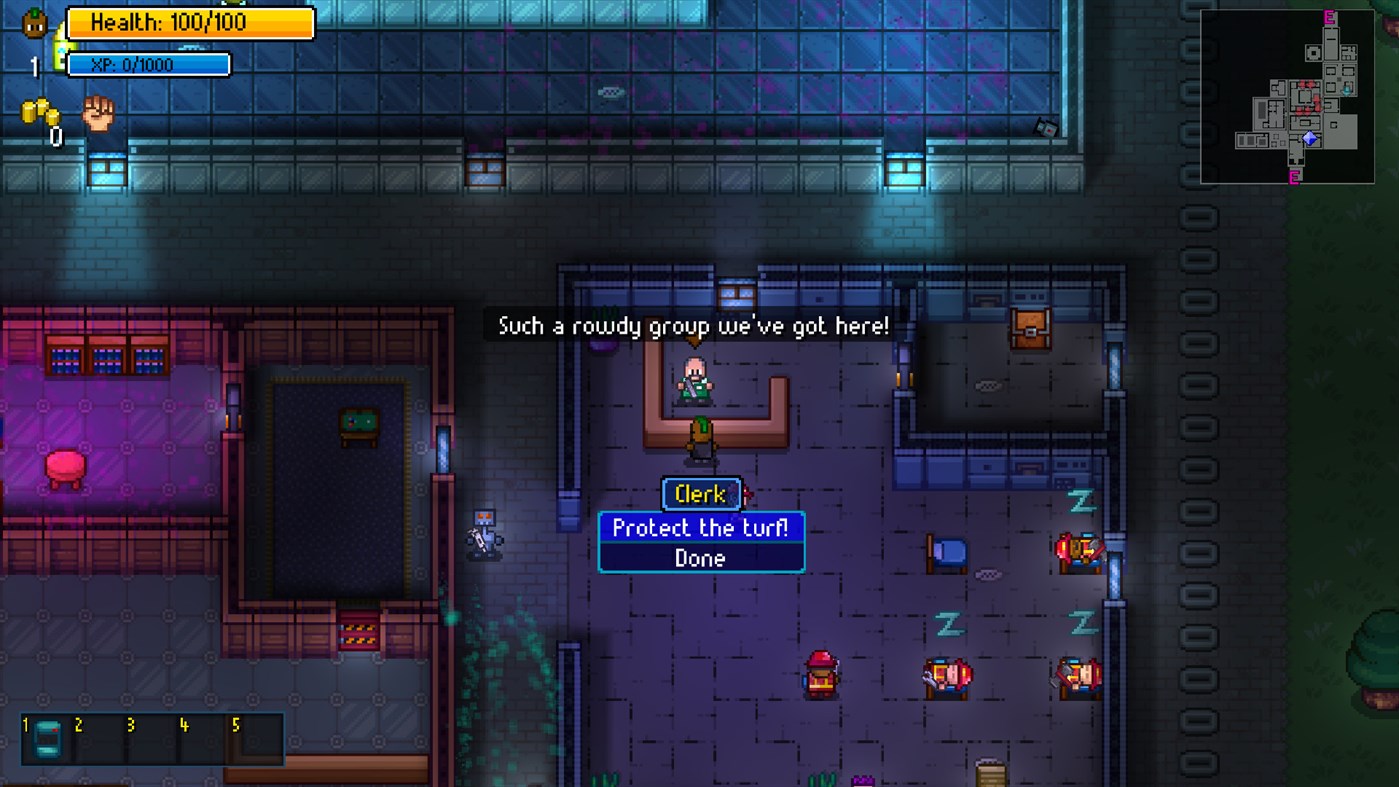Click the speech bubble saying rowdy group
The image size is (1399, 787).
(x=697, y=324)
